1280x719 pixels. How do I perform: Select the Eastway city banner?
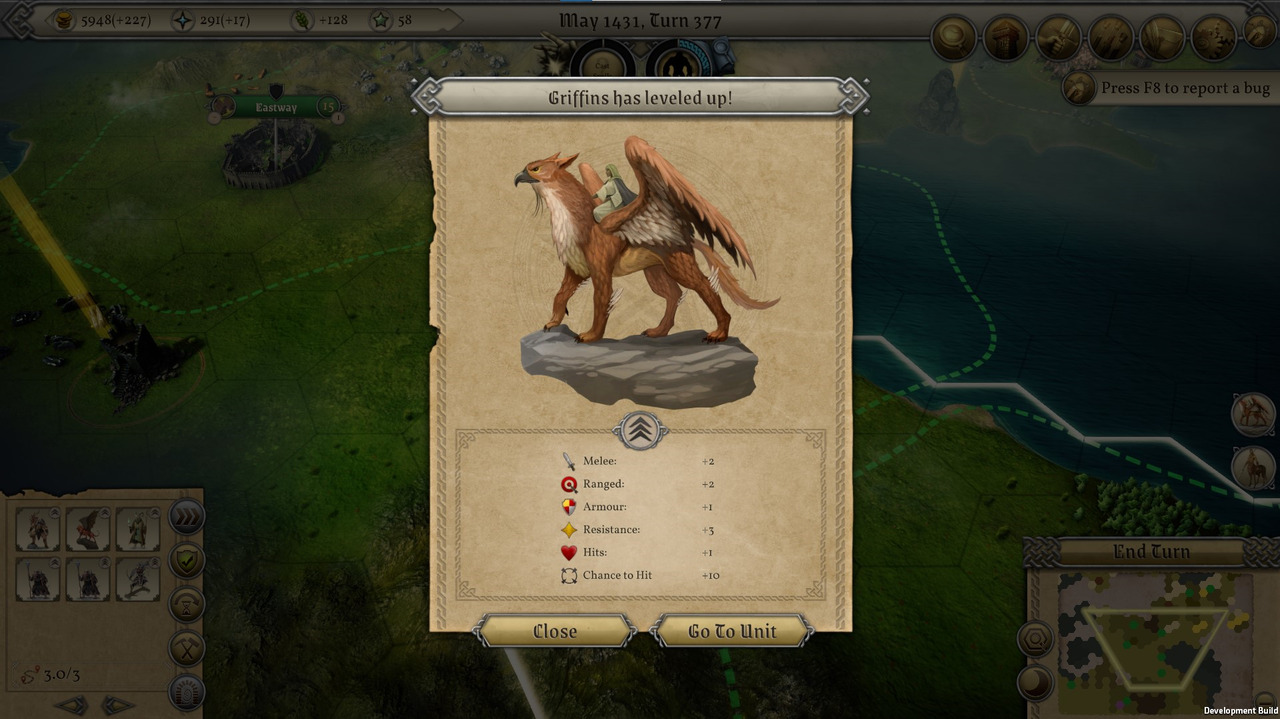[x=276, y=107]
